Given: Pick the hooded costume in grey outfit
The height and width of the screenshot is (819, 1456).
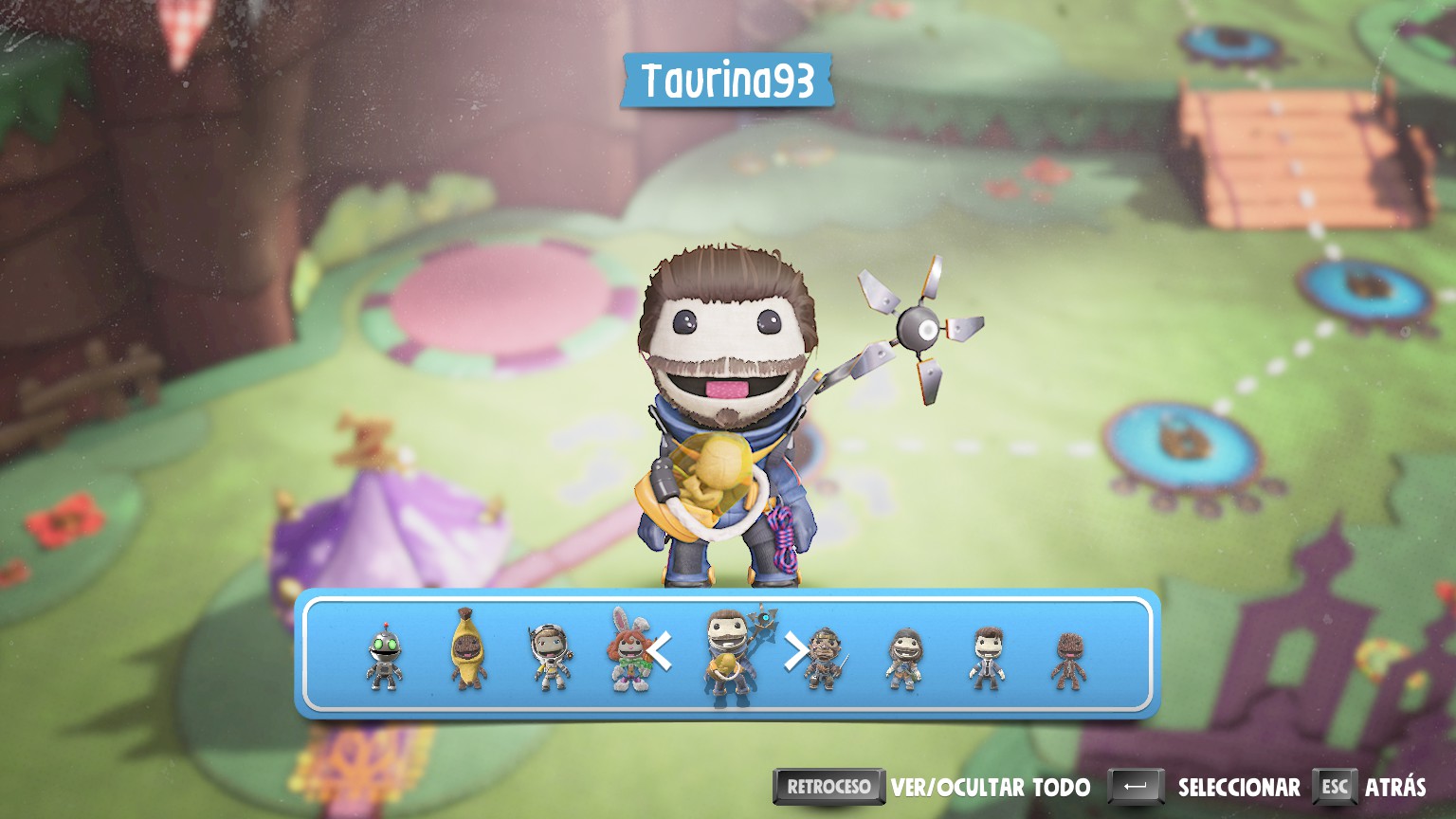Looking at the screenshot, I should pyautogui.click(x=904, y=658).
